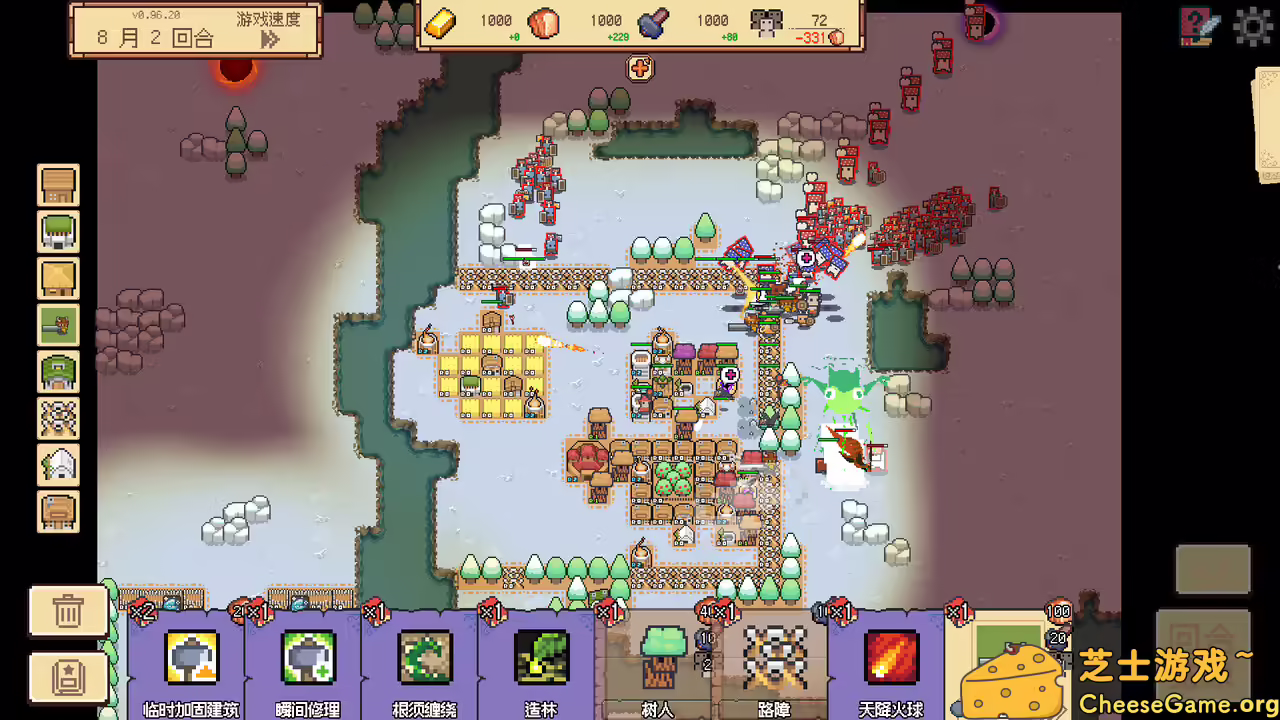Image resolution: width=1280 pixels, height=720 pixels.
Task: Use the 根须缠绕 root entangle skill
Action: [x=424, y=657]
